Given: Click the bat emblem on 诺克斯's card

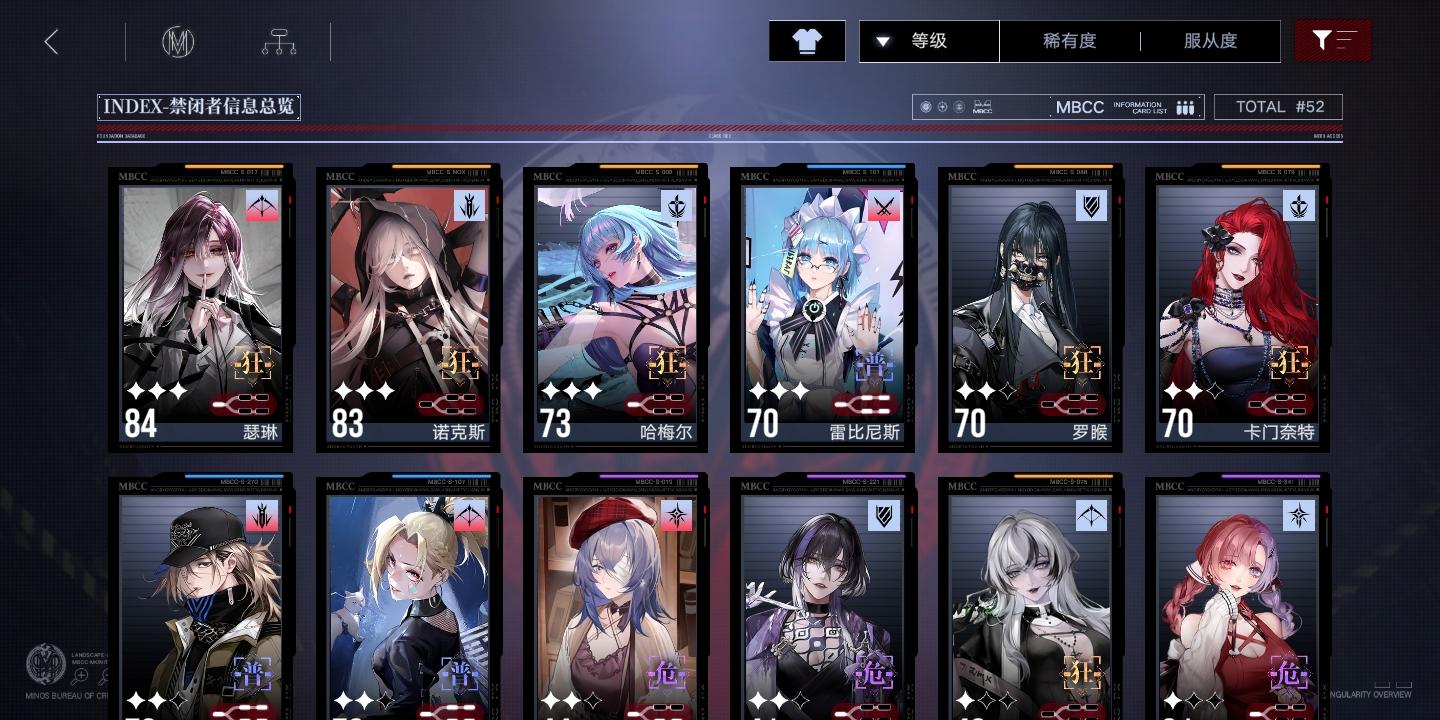Looking at the screenshot, I should [x=470, y=207].
